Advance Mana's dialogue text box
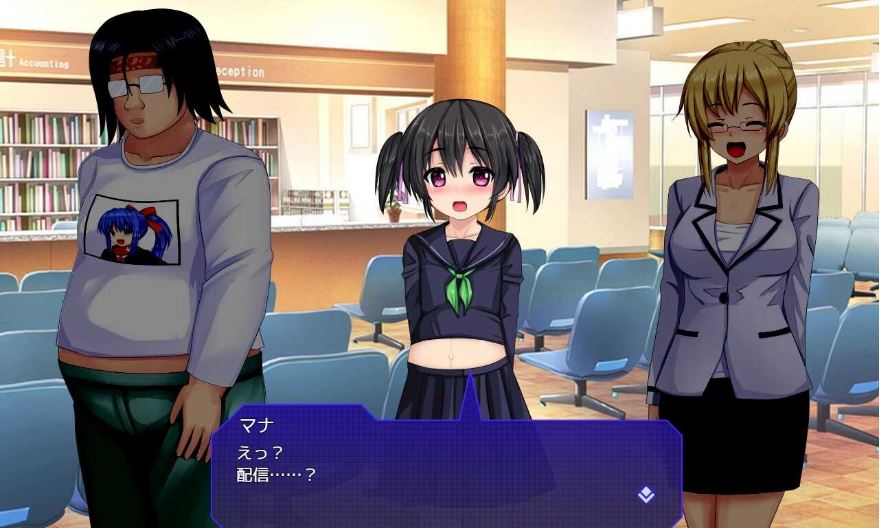Screen dimensions: 880x528 tap(445, 462)
